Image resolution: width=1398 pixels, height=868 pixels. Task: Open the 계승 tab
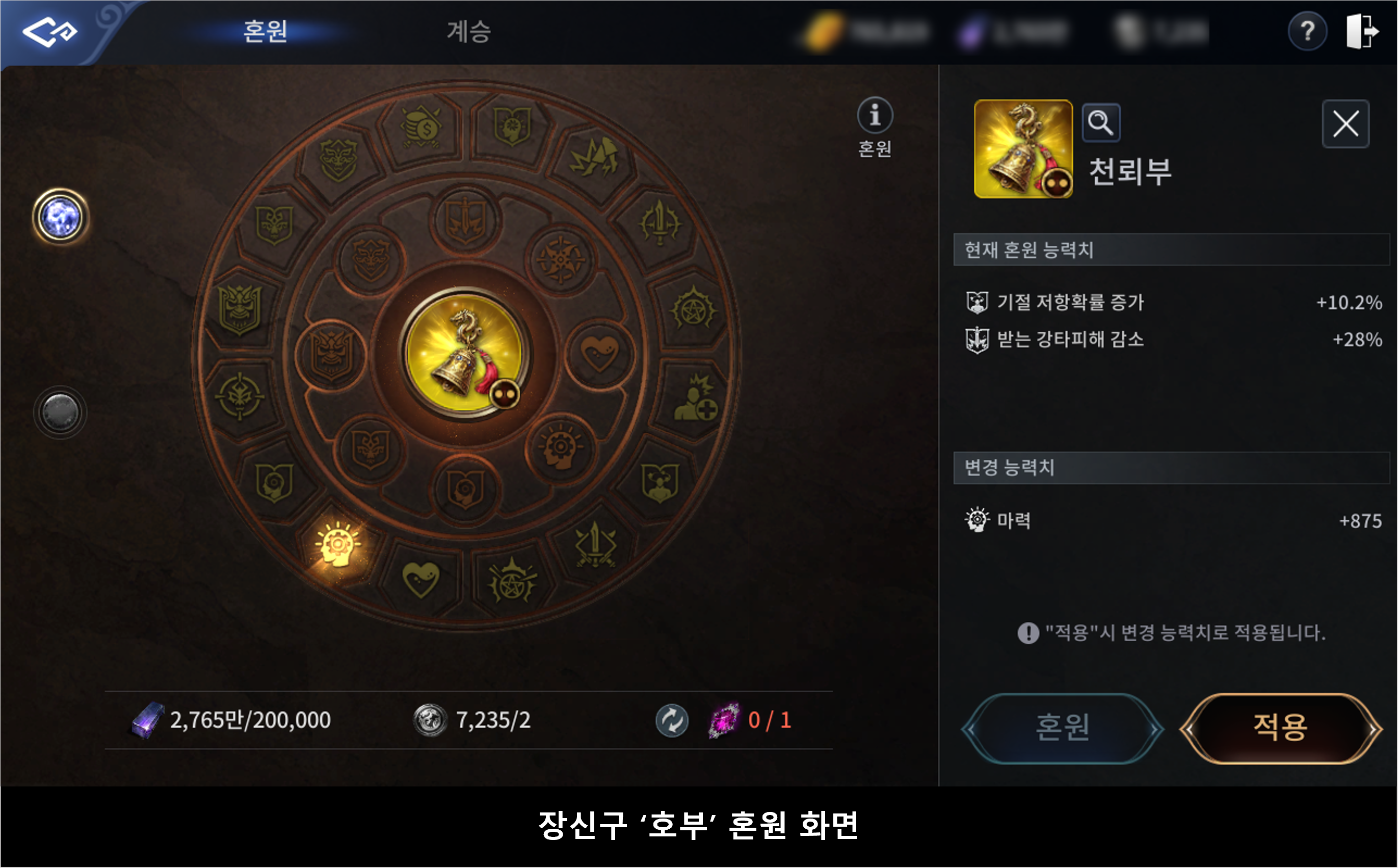469,31
